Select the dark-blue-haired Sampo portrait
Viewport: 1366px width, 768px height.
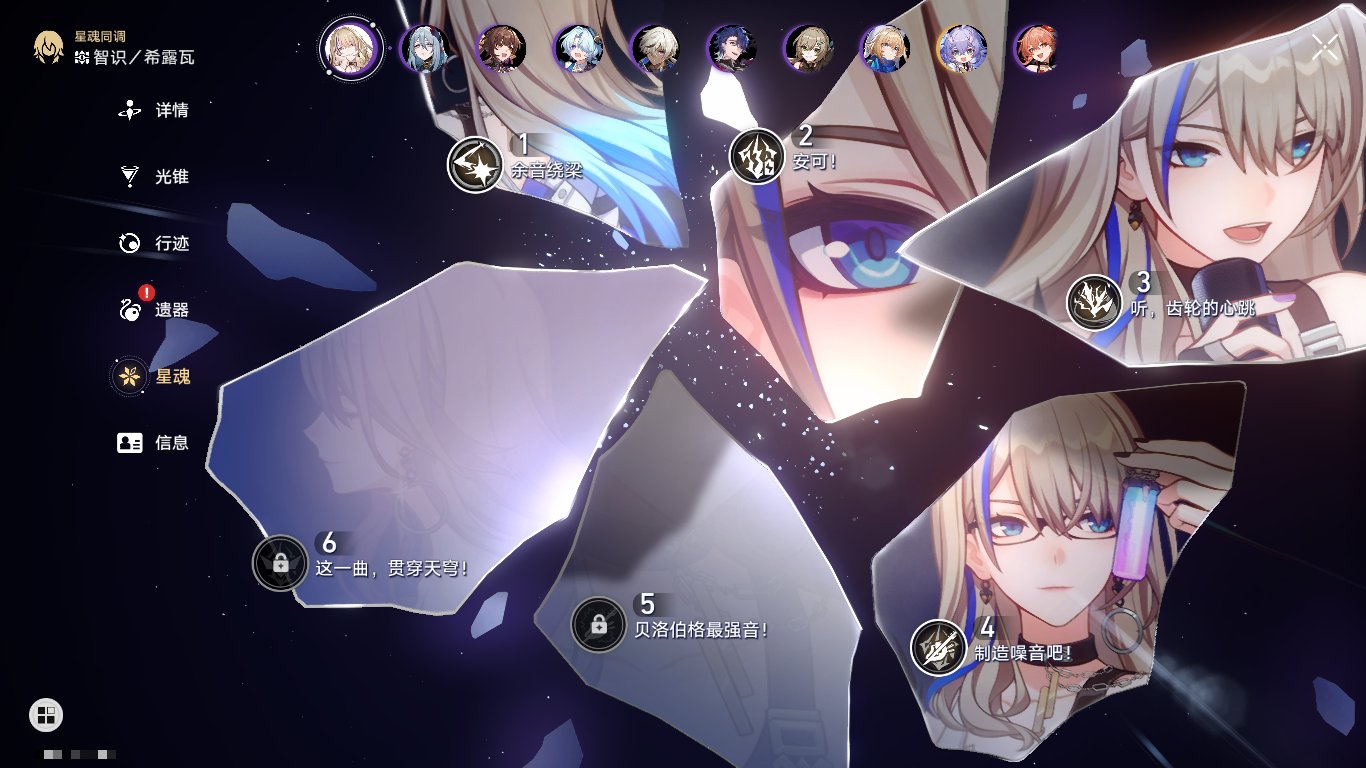tap(733, 48)
